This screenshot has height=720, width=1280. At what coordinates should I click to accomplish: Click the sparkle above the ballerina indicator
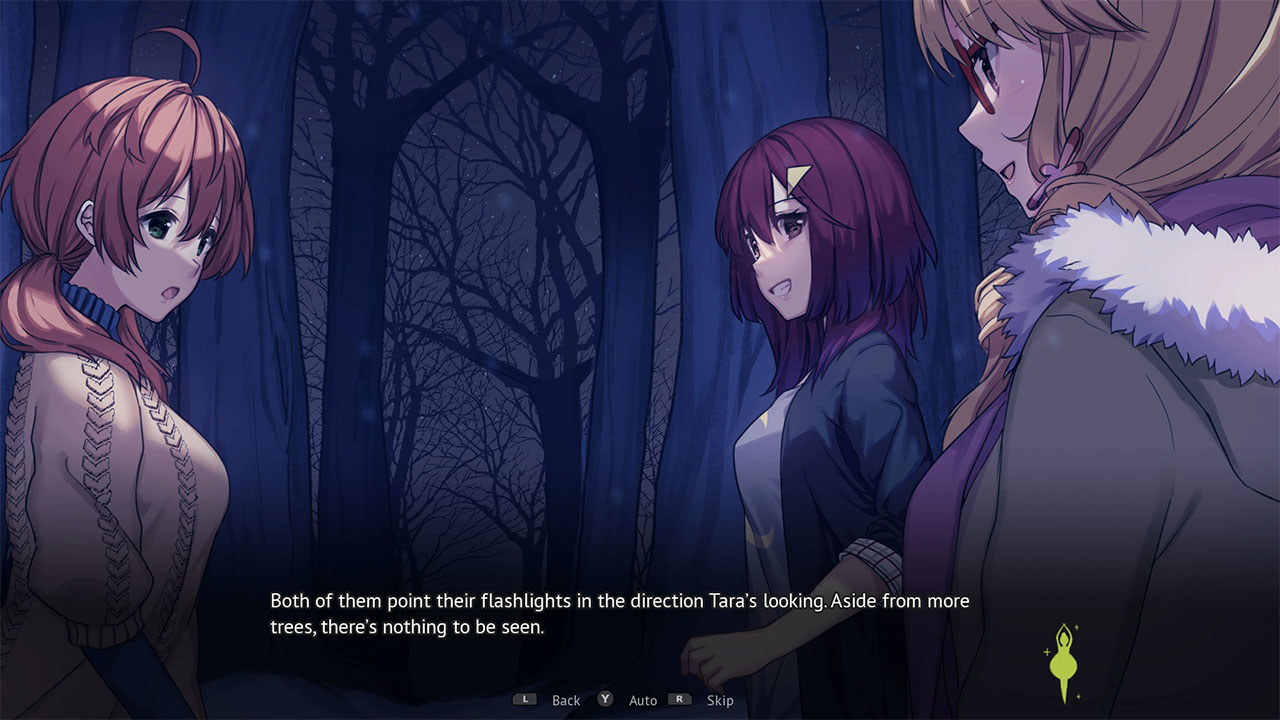(x=1076, y=626)
